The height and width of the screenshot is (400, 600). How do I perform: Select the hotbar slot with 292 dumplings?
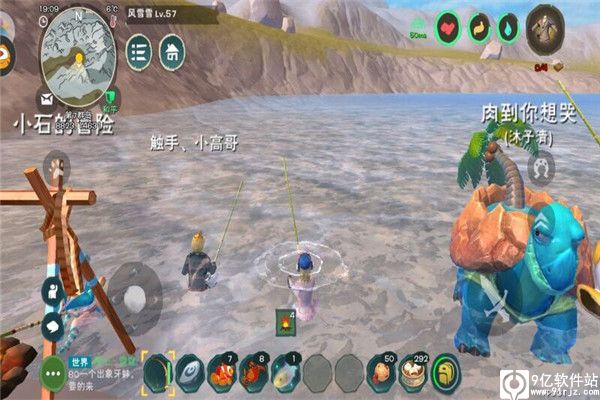point(412,373)
